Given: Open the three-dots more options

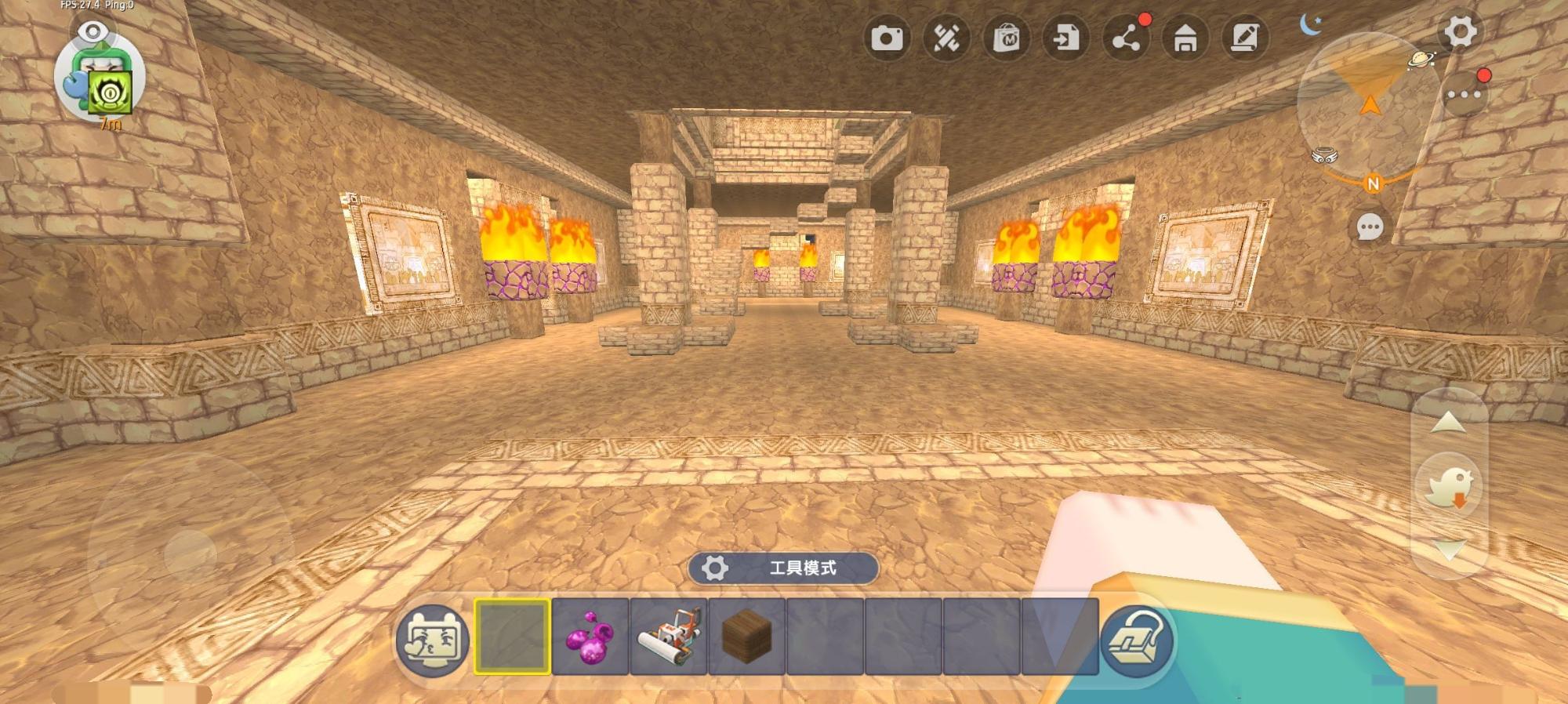Looking at the screenshot, I should point(1464,95).
